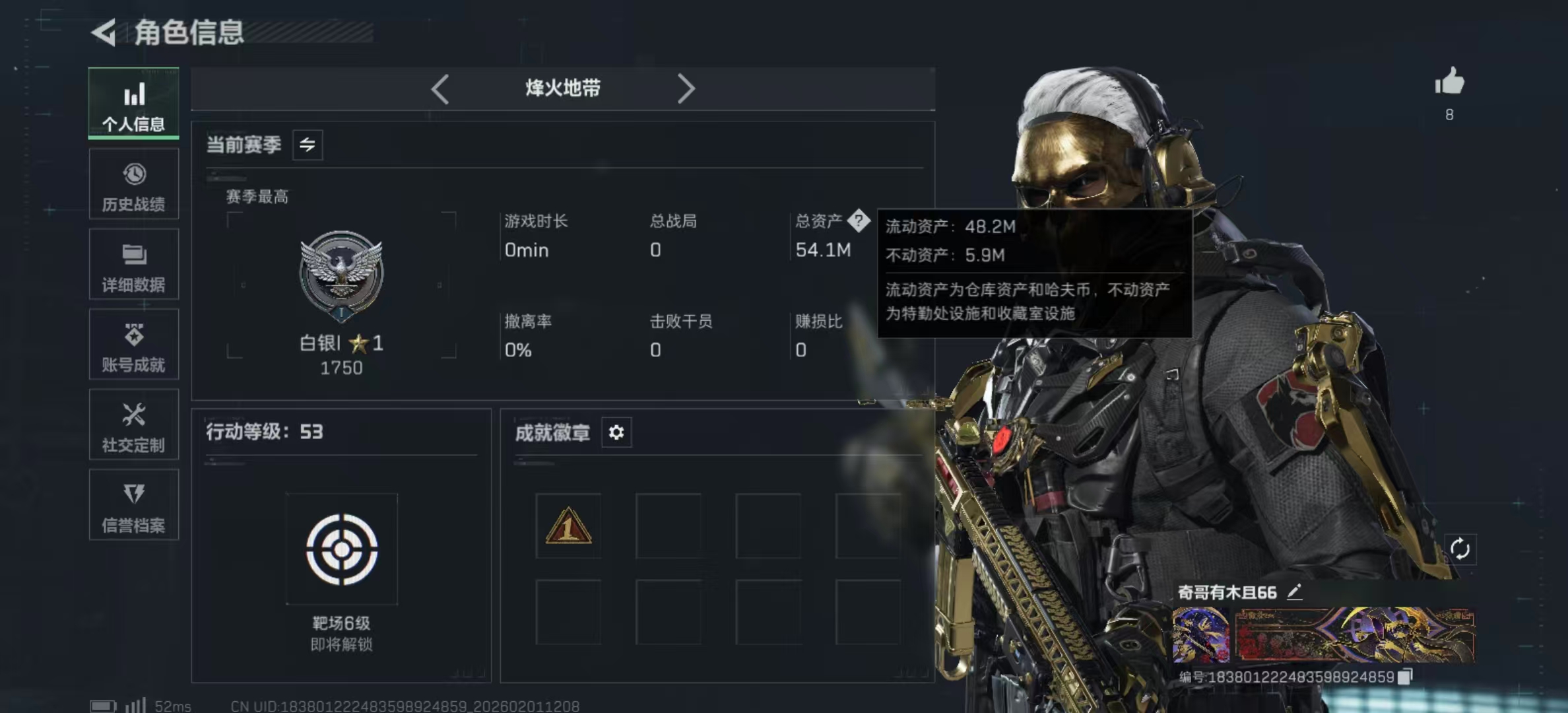This screenshot has width=1568, height=713.
Task: Open 成就徽章 display settings gear
Action: pyautogui.click(x=616, y=432)
